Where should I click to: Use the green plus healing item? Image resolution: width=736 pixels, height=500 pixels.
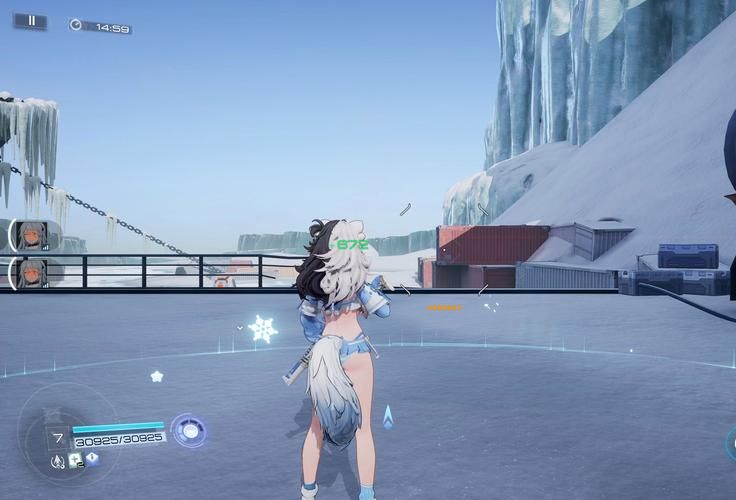(x=75, y=459)
